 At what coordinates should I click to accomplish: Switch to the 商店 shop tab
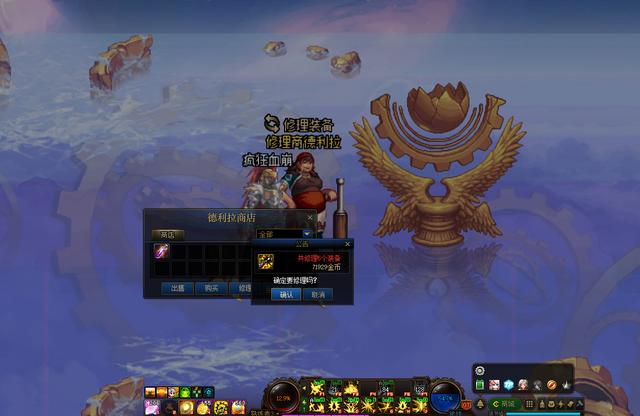tap(166, 234)
